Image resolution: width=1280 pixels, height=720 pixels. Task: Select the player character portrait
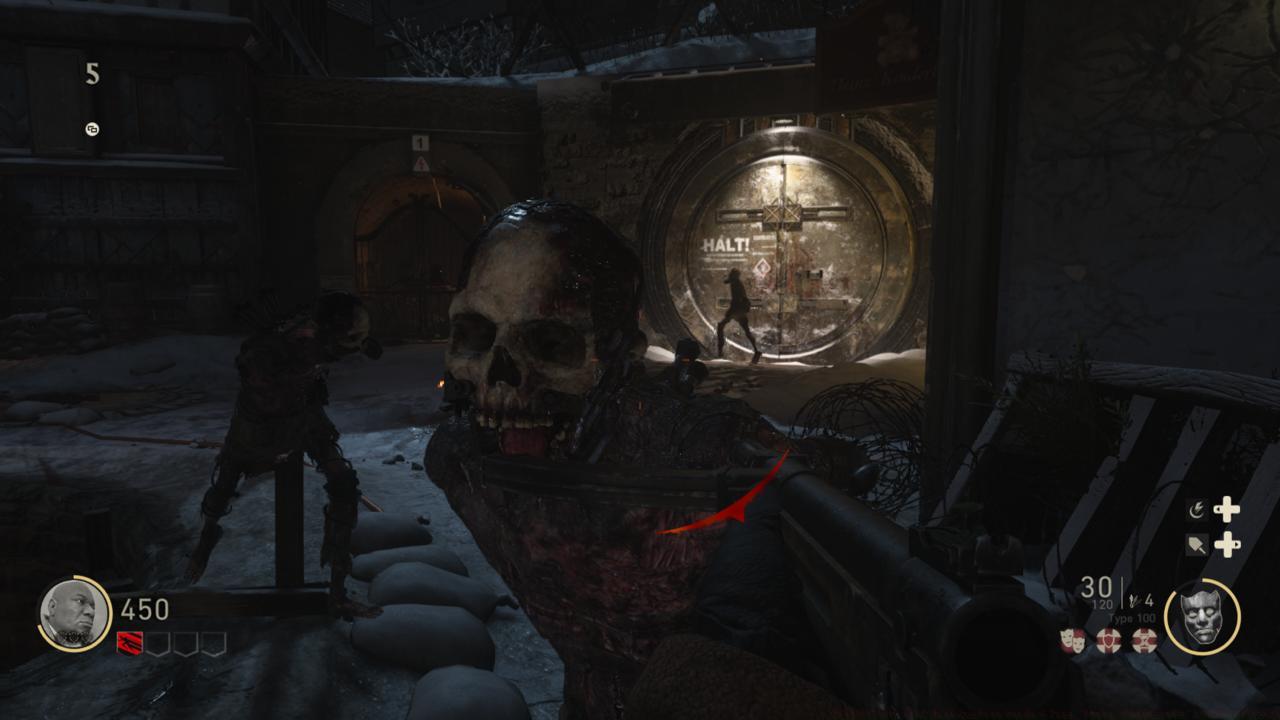point(73,614)
